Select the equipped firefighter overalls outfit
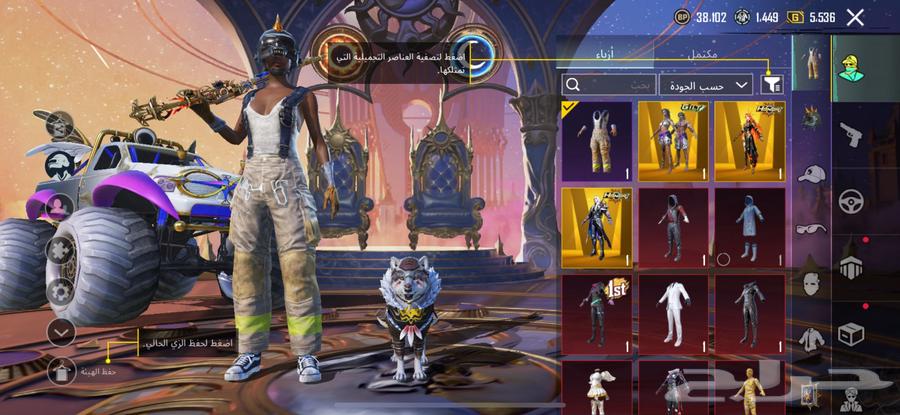The image size is (900, 415). coord(597,140)
